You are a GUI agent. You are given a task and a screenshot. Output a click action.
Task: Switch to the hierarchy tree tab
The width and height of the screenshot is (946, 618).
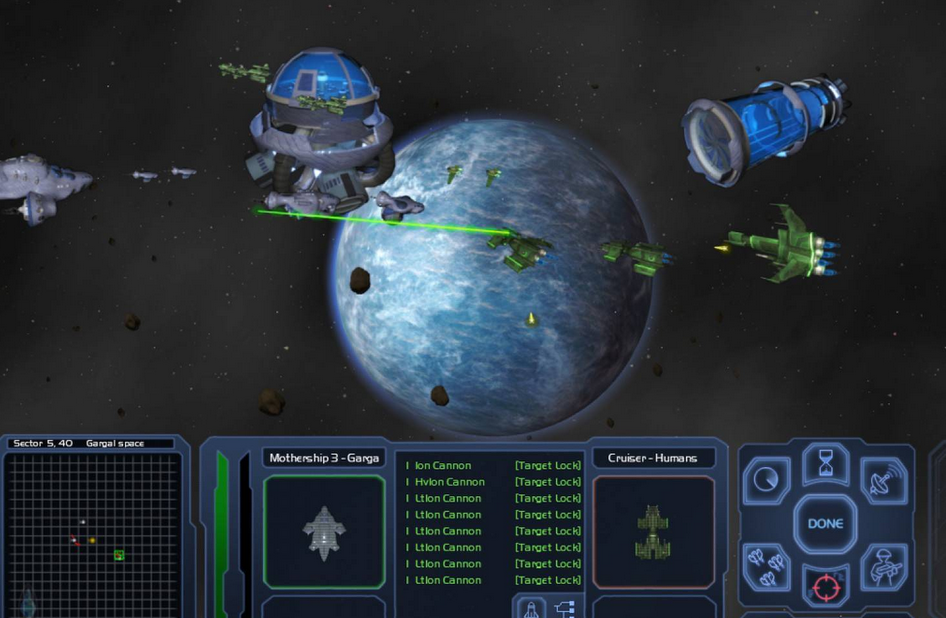point(565,608)
